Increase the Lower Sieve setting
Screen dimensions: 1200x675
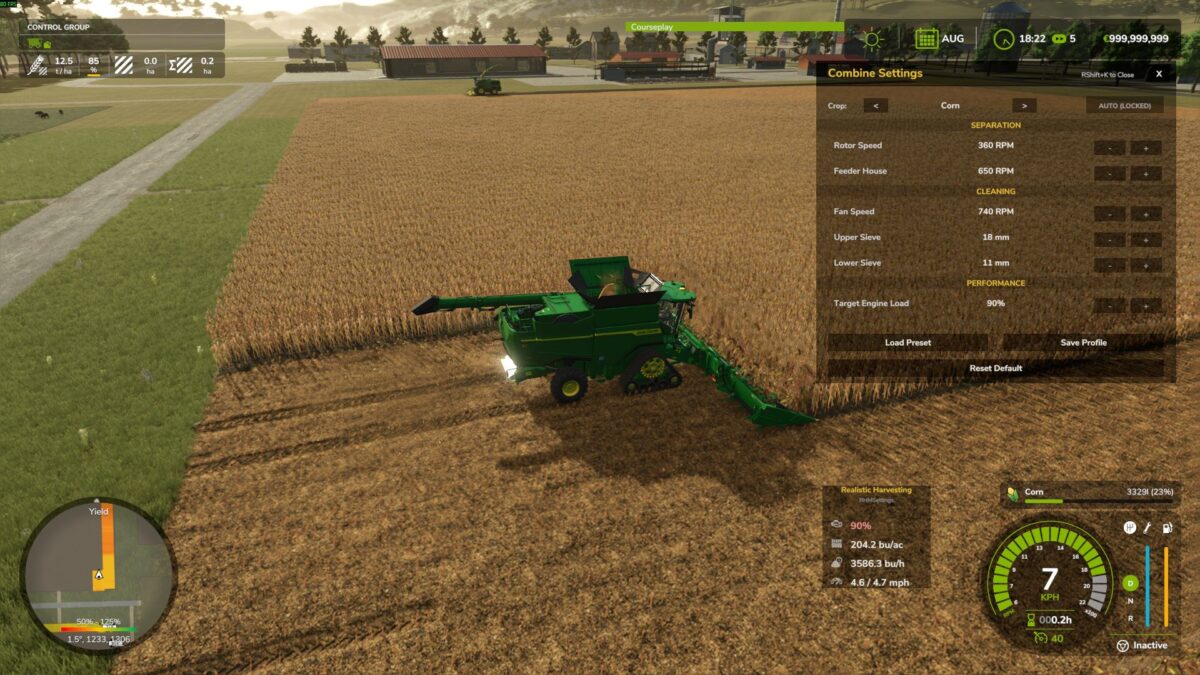coord(1146,265)
